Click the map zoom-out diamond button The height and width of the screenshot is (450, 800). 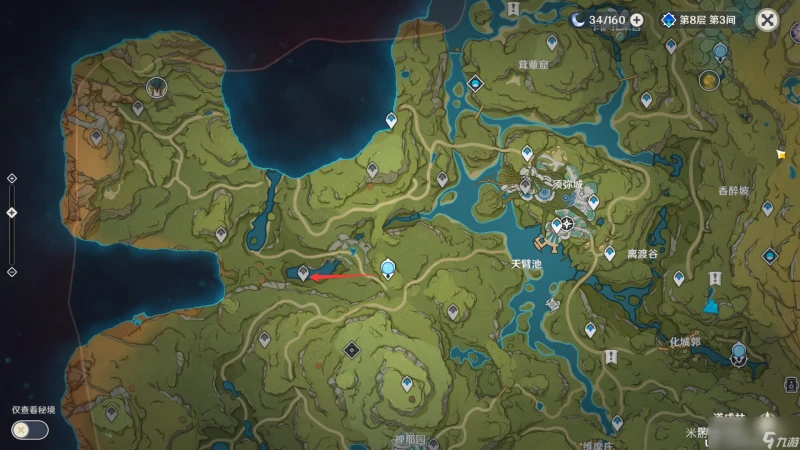pyautogui.click(x=12, y=271)
